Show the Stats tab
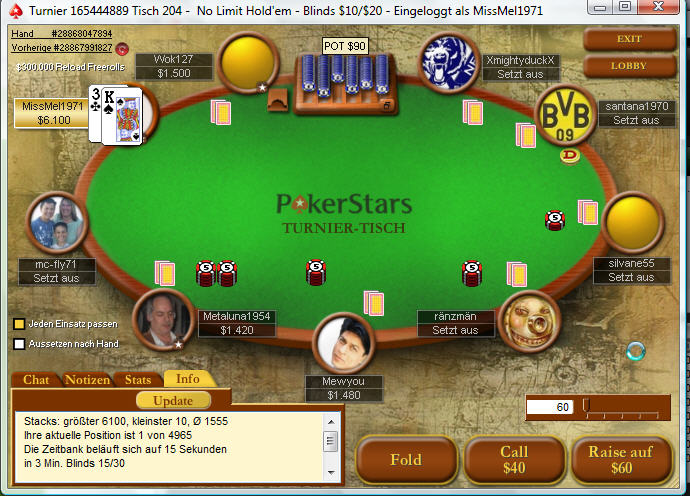This screenshot has height=496, width=690. pos(138,380)
